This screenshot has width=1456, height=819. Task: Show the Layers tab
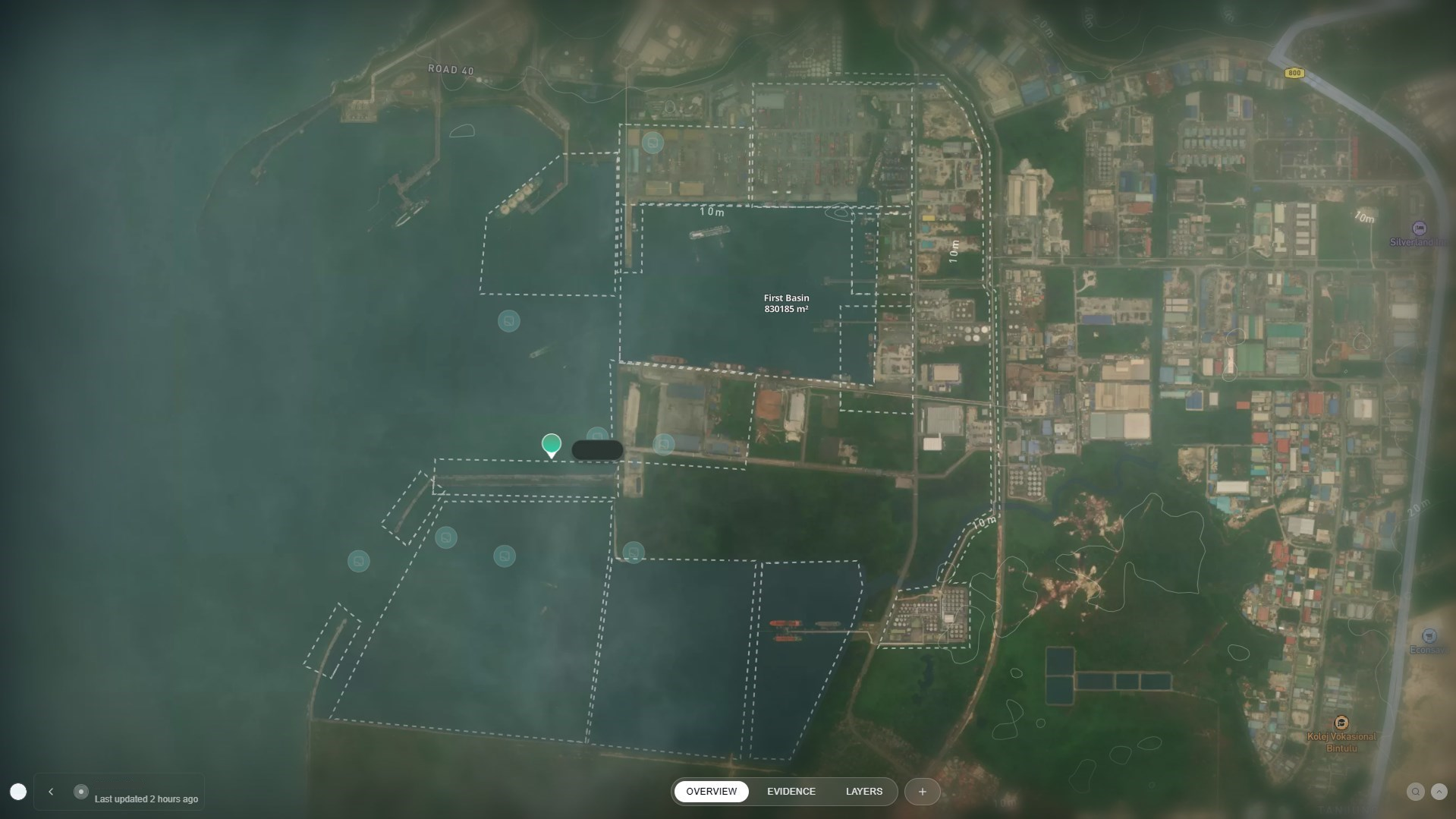pyautogui.click(x=863, y=792)
